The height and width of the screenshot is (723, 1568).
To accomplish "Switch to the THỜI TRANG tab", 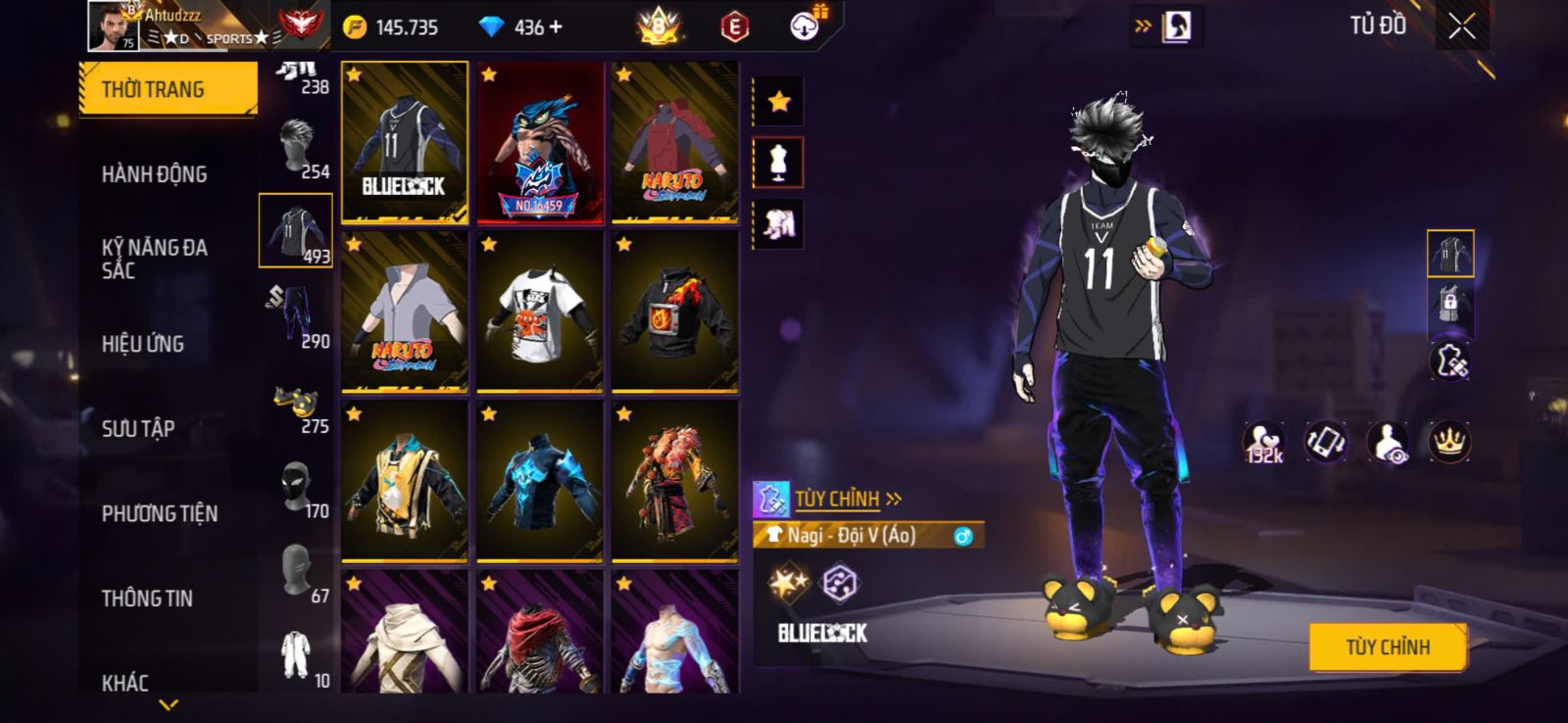I will coord(167,89).
